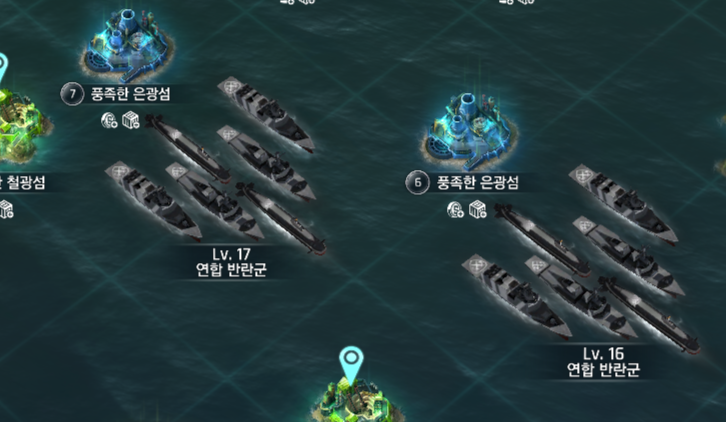Click the blue location pin above the bottom island
This screenshot has height=422, width=726.
(x=350, y=362)
